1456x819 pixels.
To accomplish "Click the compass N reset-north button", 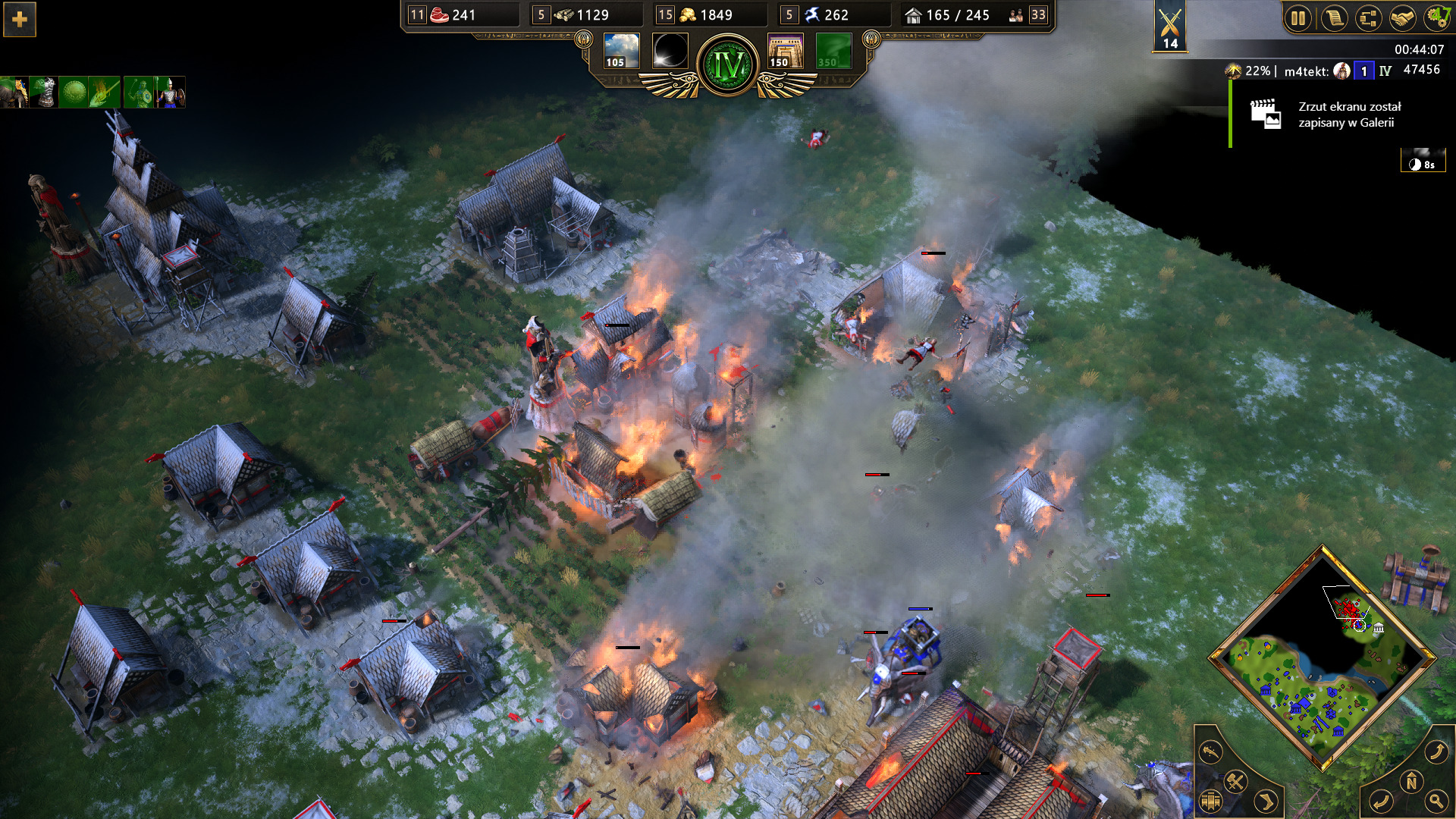I will tap(1411, 781).
